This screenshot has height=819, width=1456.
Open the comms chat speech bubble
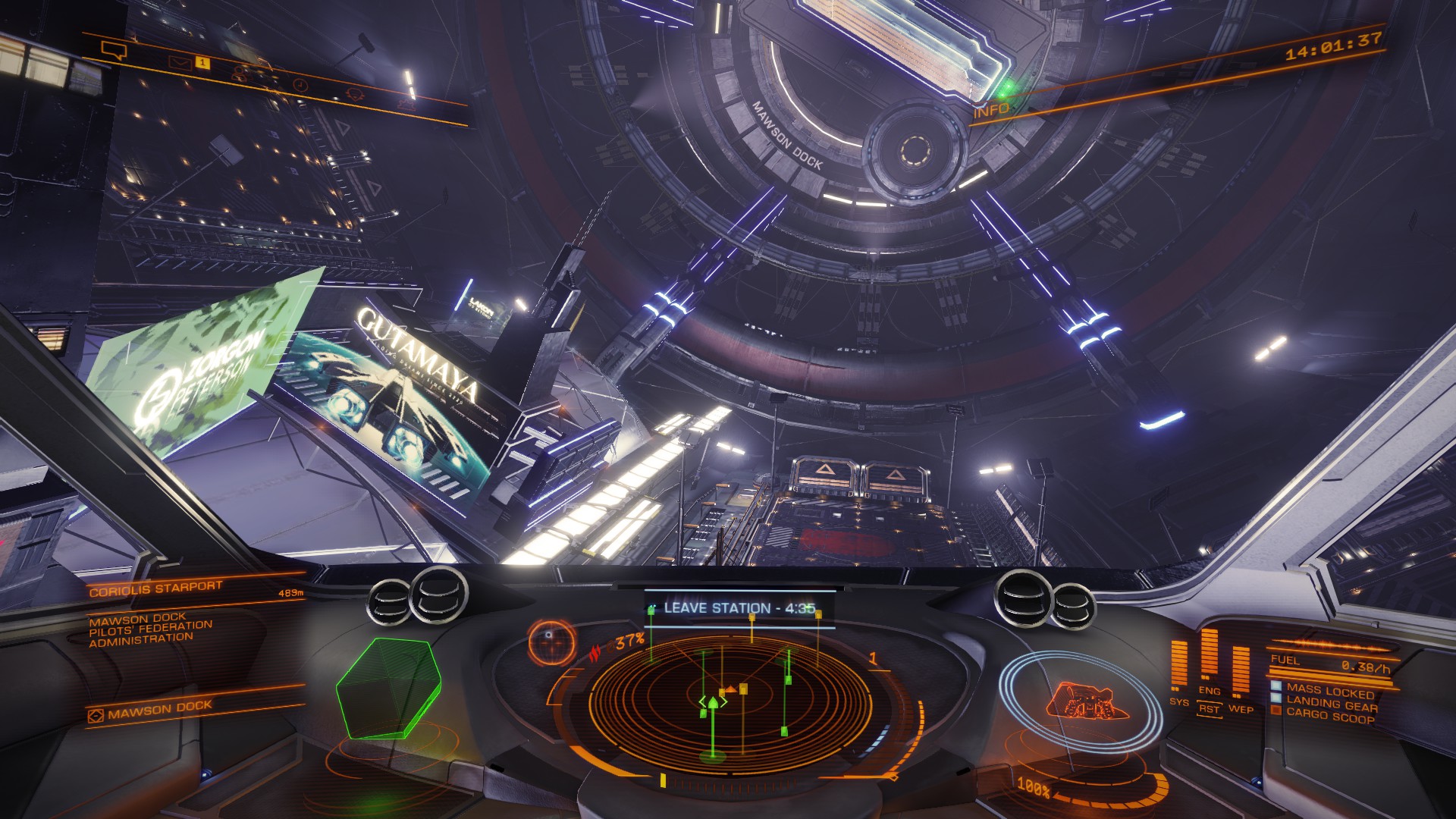point(113,51)
